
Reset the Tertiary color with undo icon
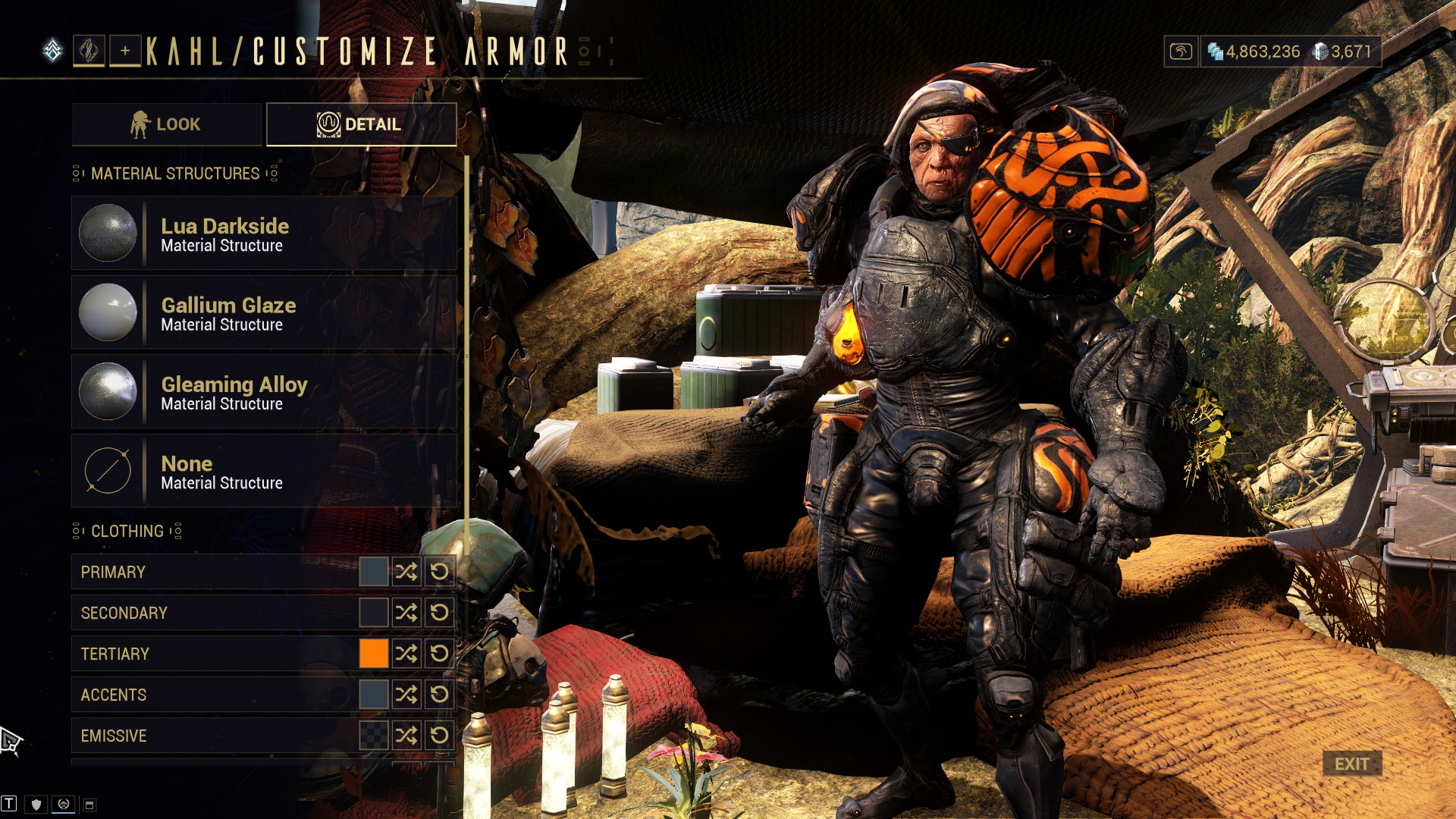(x=438, y=654)
